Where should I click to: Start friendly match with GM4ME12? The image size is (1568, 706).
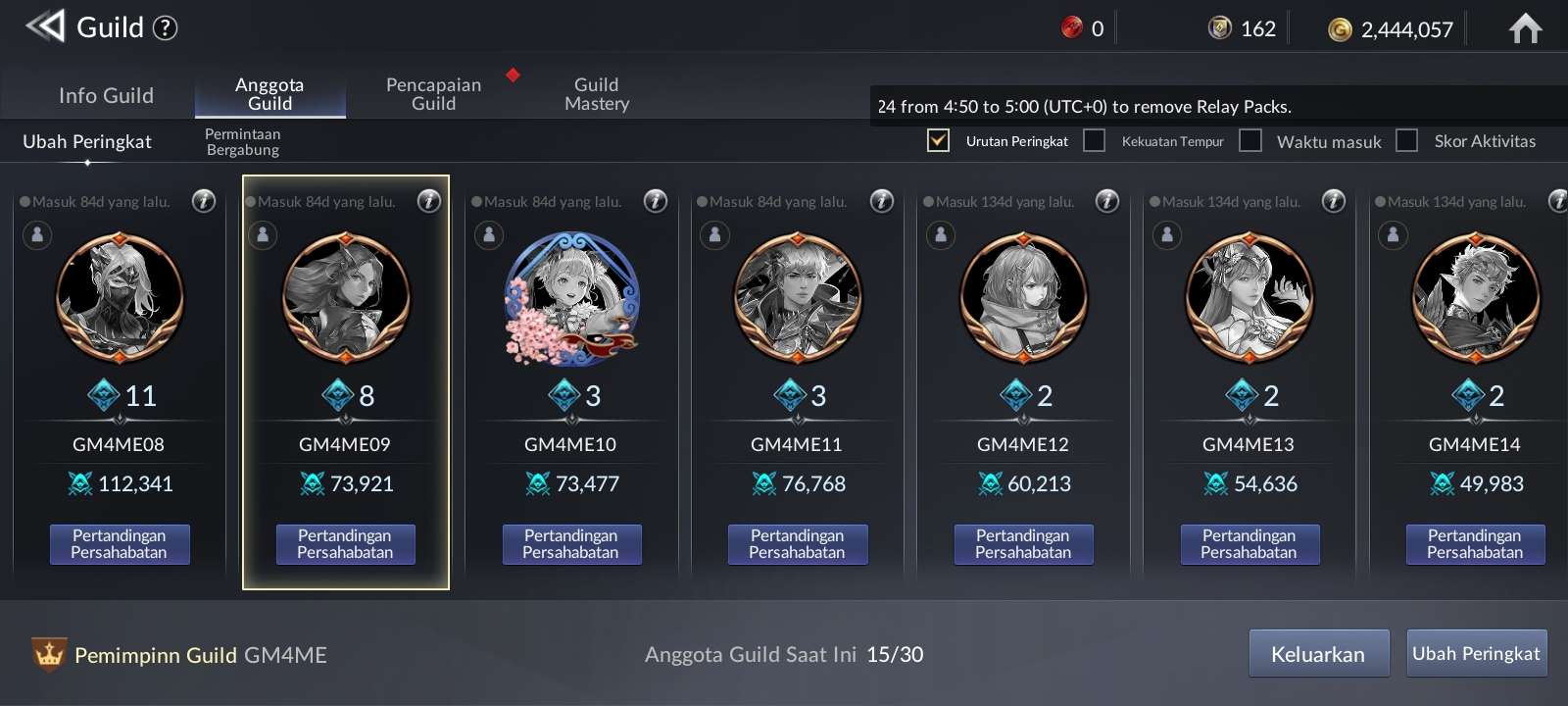coord(1023,544)
